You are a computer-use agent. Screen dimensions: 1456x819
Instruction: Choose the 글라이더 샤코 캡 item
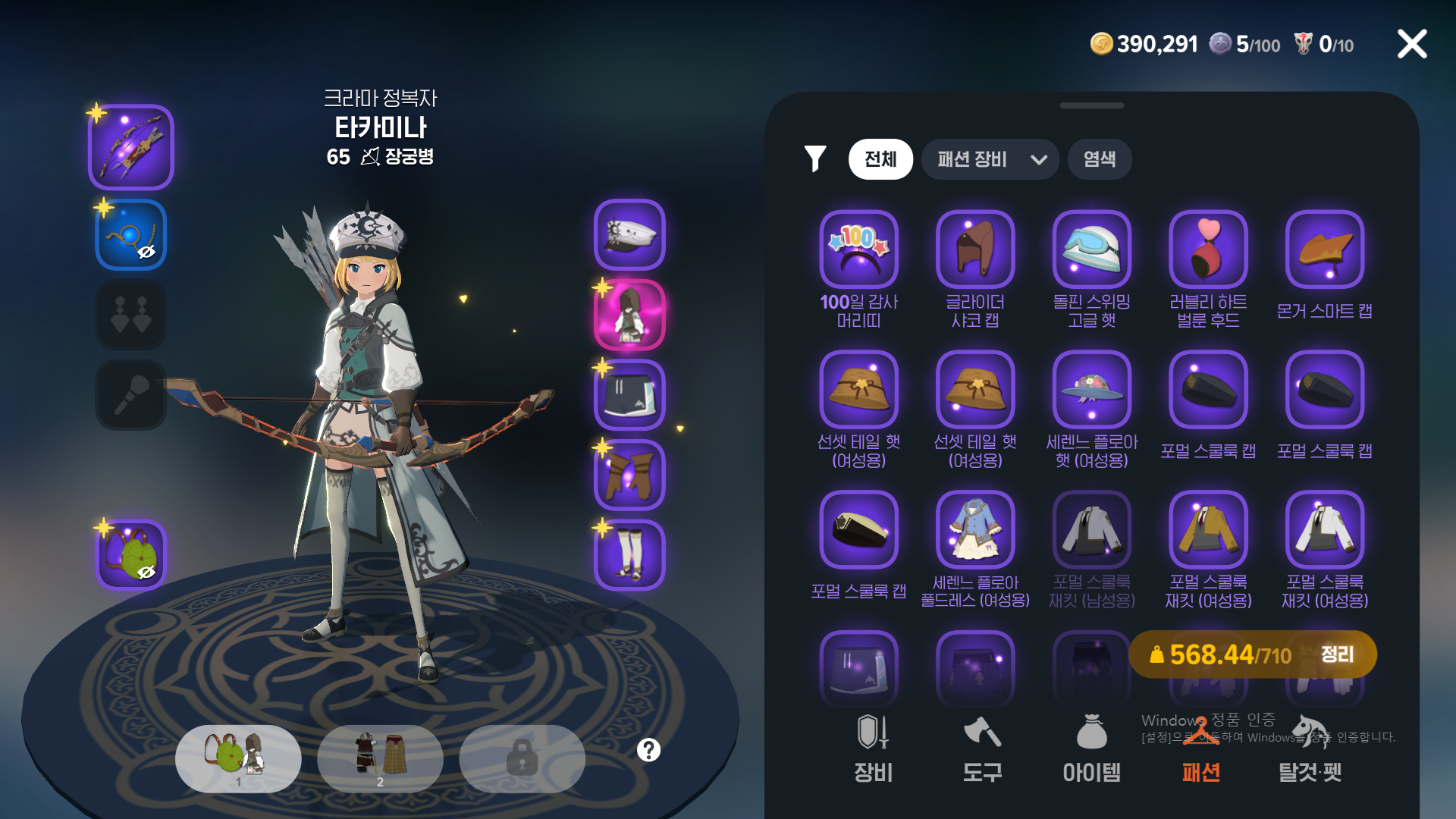click(x=975, y=249)
